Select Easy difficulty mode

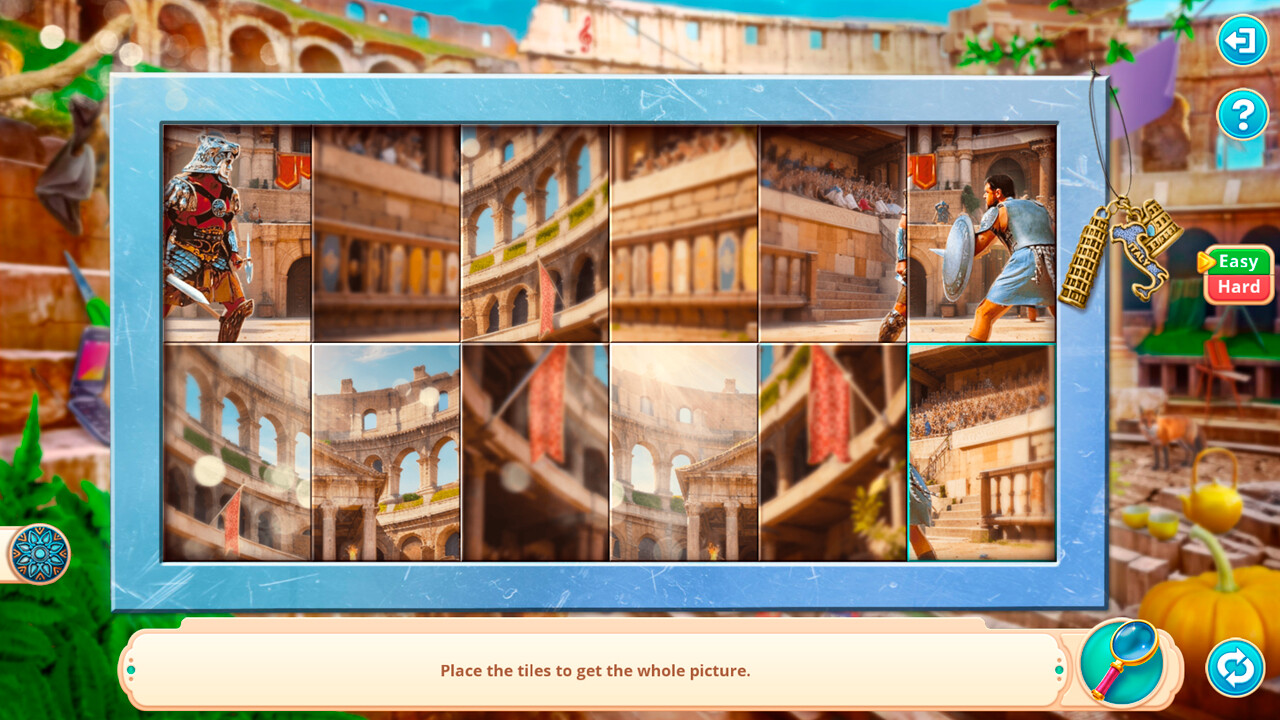[1239, 261]
